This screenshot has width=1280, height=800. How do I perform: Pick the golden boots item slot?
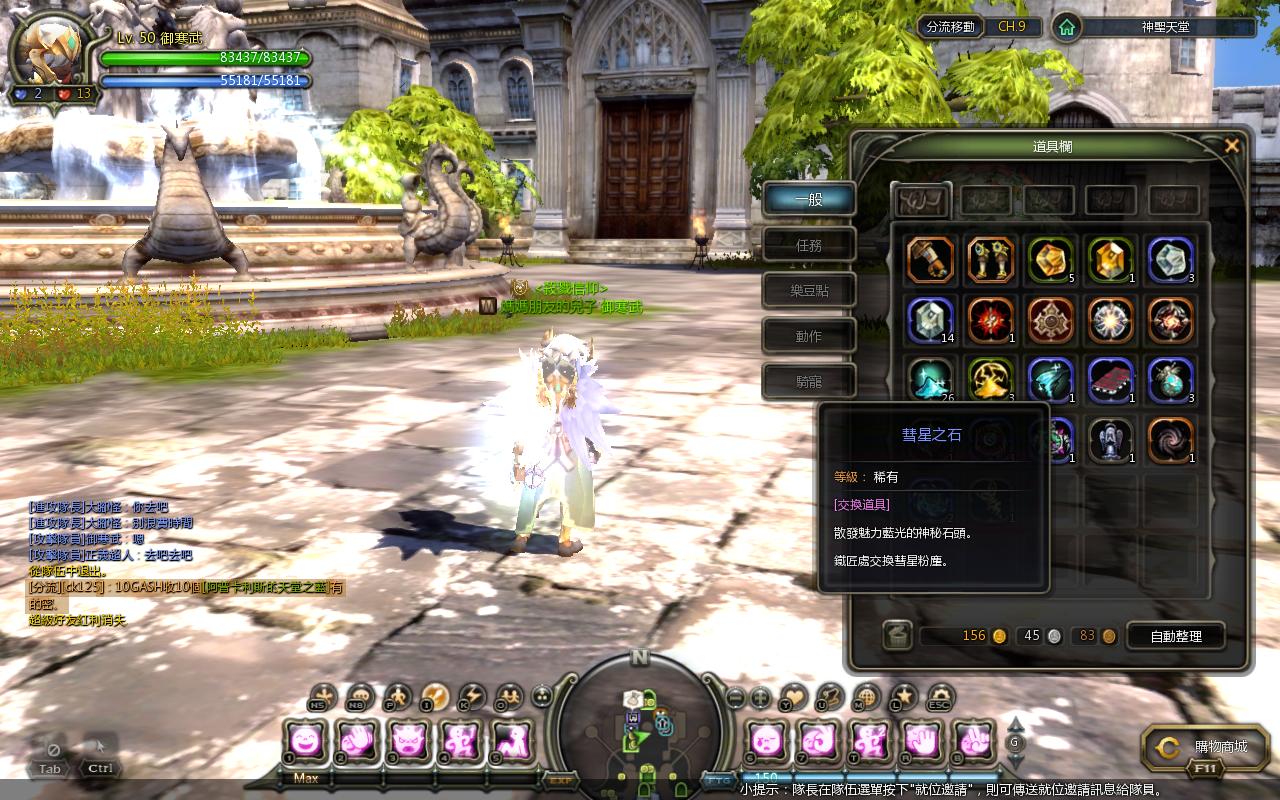(990, 260)
